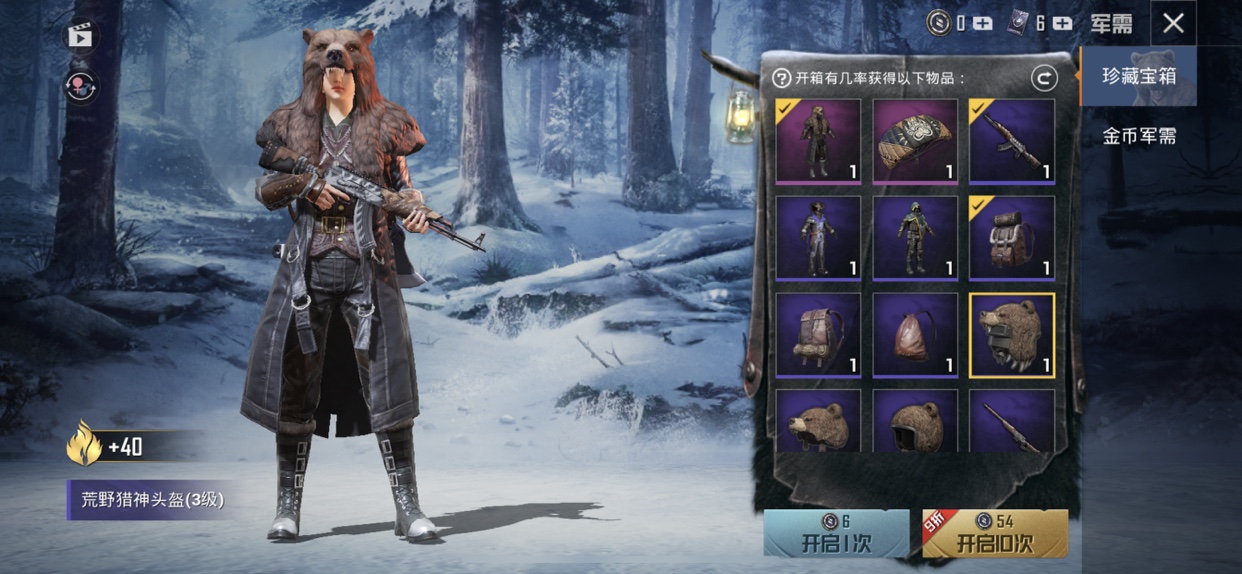Pick the brown drawstring sack backpack

point(915,335)
